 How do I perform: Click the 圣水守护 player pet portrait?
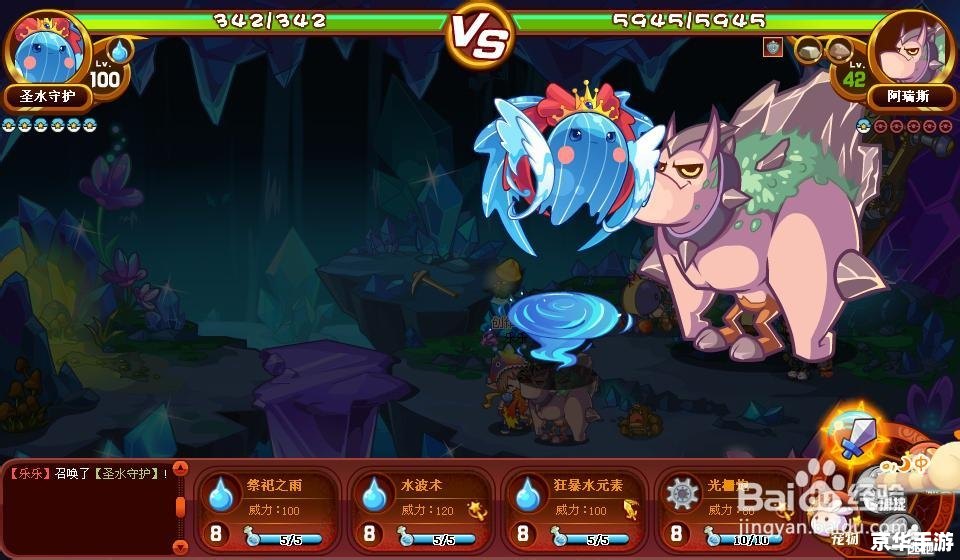[x=49, y=51]
